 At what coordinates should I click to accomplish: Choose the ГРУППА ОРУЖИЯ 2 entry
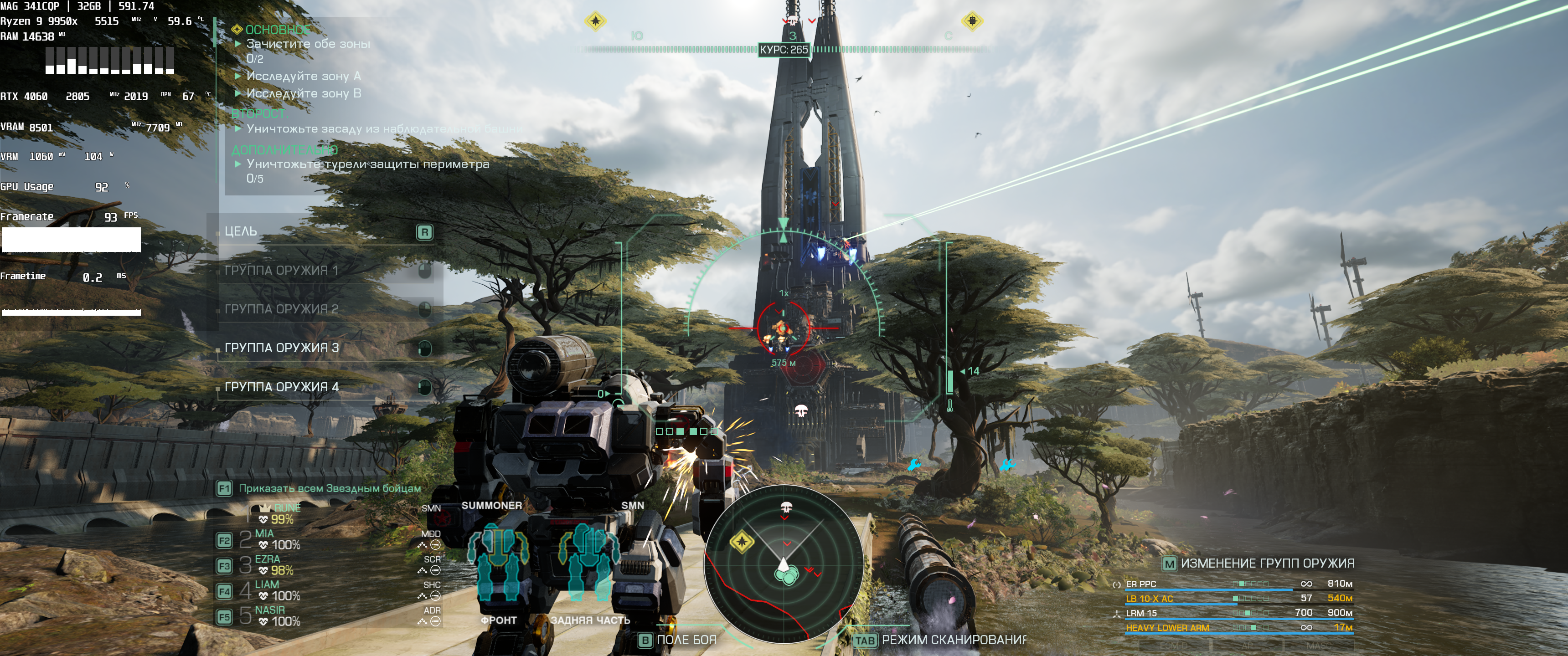pos(281,309)
